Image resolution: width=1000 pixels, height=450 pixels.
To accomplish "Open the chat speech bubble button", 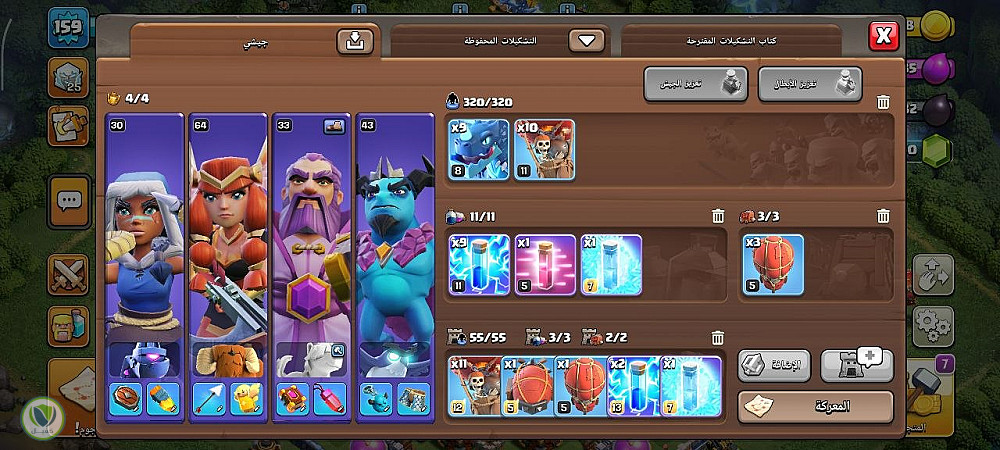I will tap(69, 201).
